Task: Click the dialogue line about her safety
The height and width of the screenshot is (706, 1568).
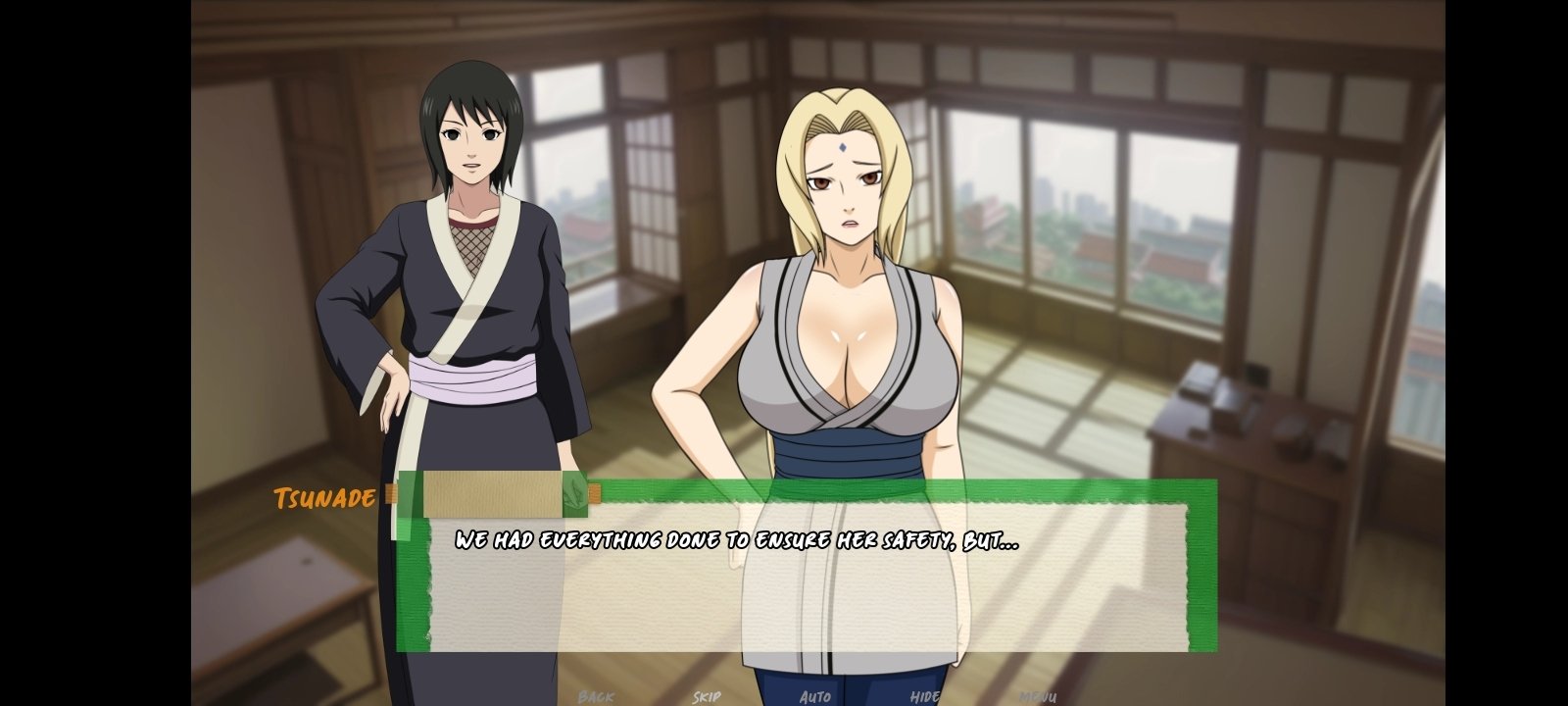Action: 735,537
